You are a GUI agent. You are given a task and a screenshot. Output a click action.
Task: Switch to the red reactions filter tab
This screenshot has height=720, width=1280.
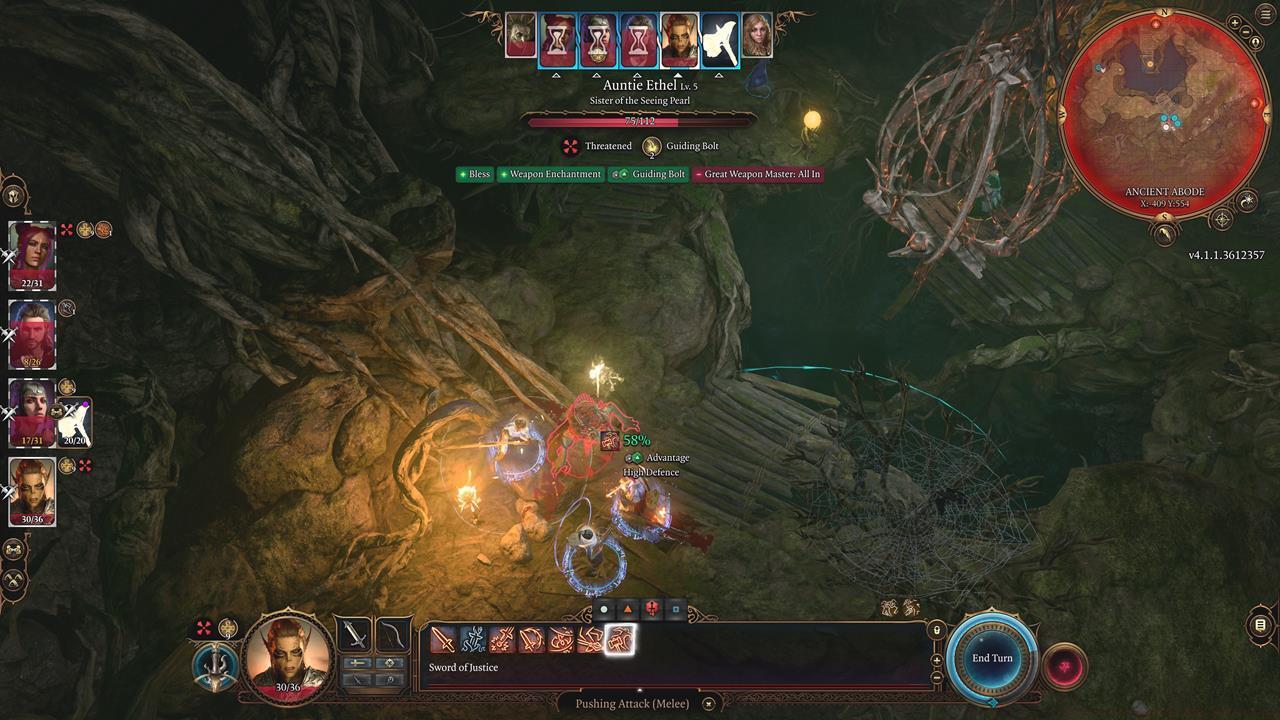pyautogui.click(x=652, y=608)
